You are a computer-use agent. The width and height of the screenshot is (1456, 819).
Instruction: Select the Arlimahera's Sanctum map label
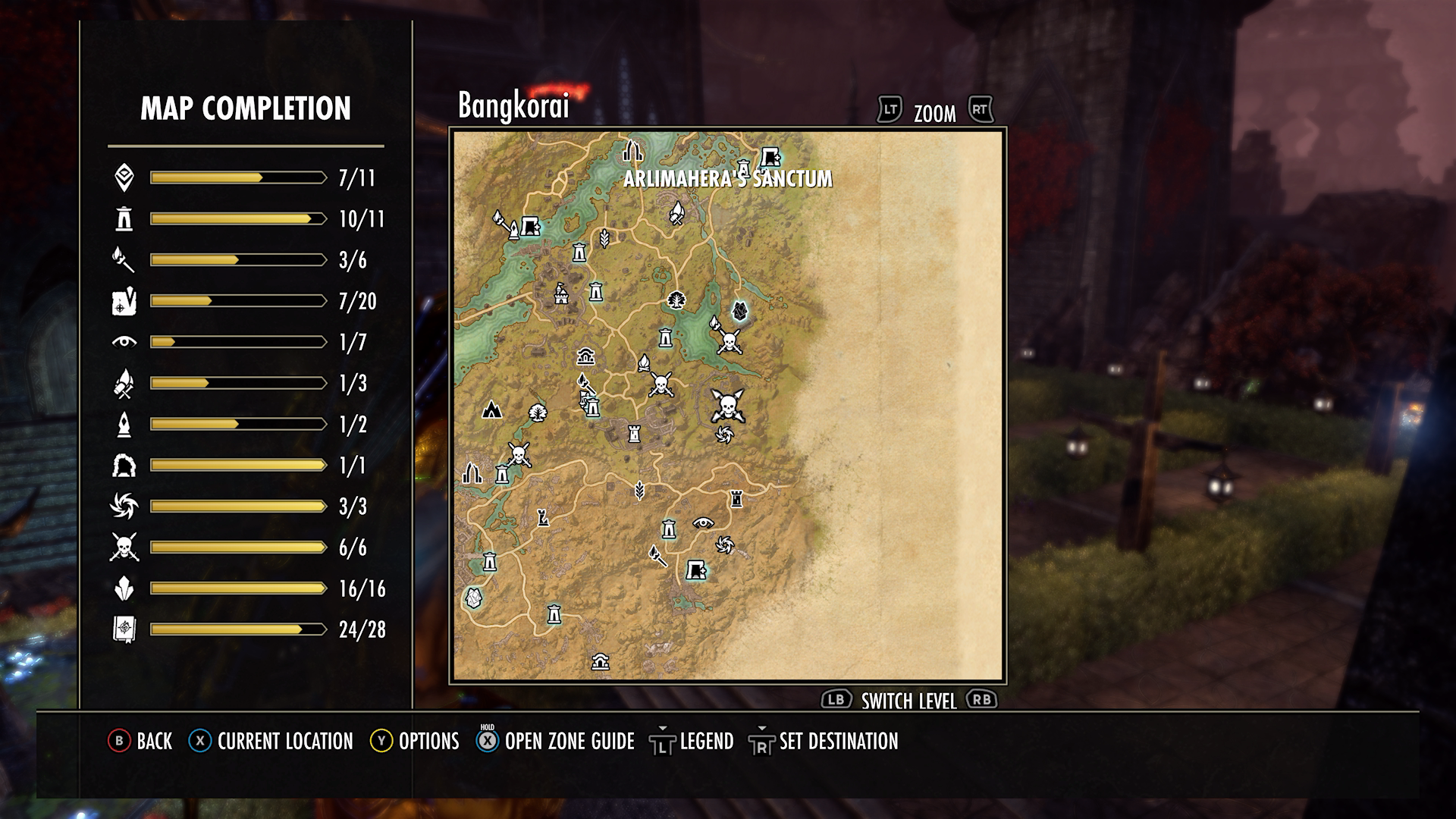click(x=727, y=179)
